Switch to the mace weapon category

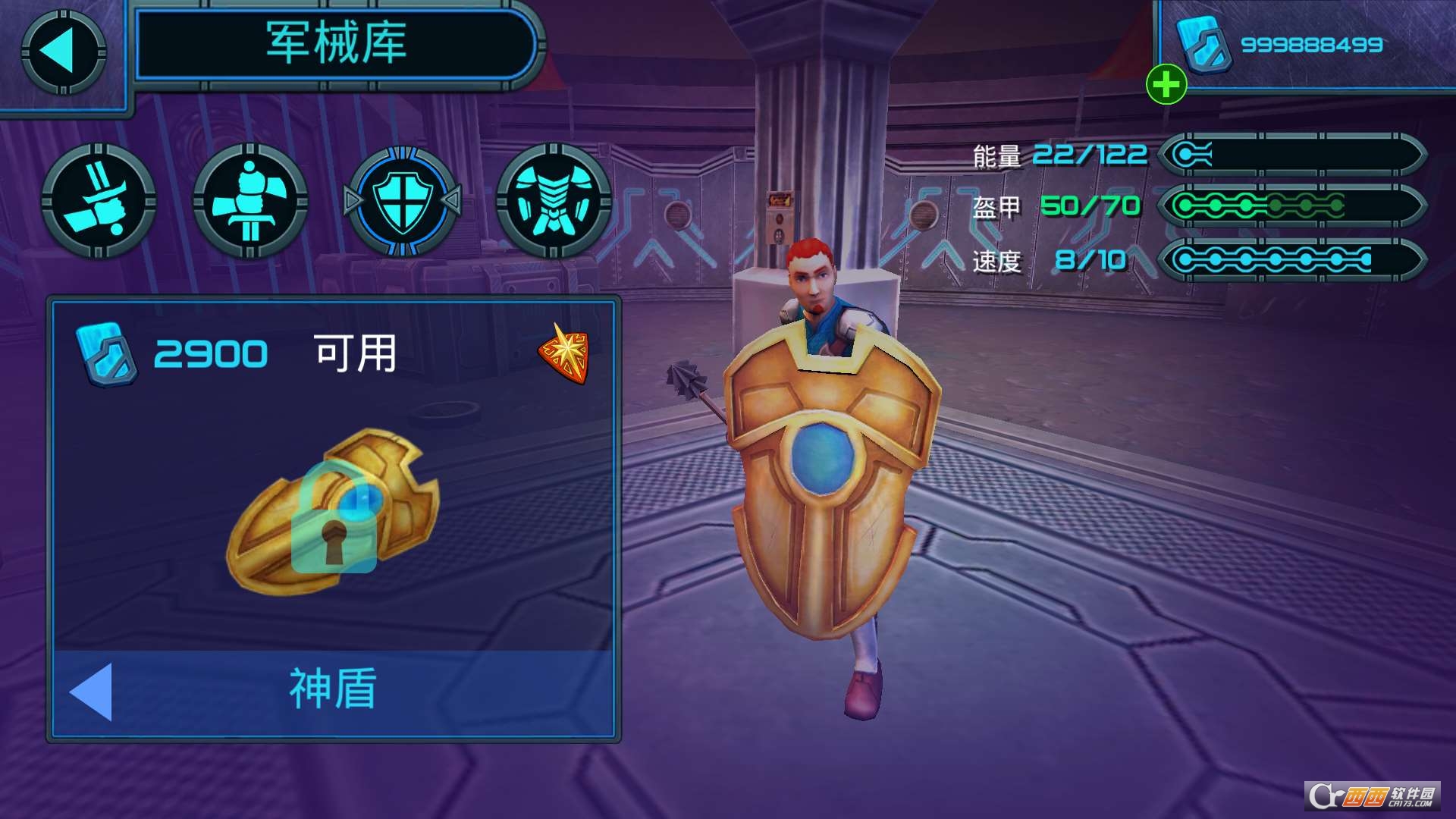click(x=250, y=201)
